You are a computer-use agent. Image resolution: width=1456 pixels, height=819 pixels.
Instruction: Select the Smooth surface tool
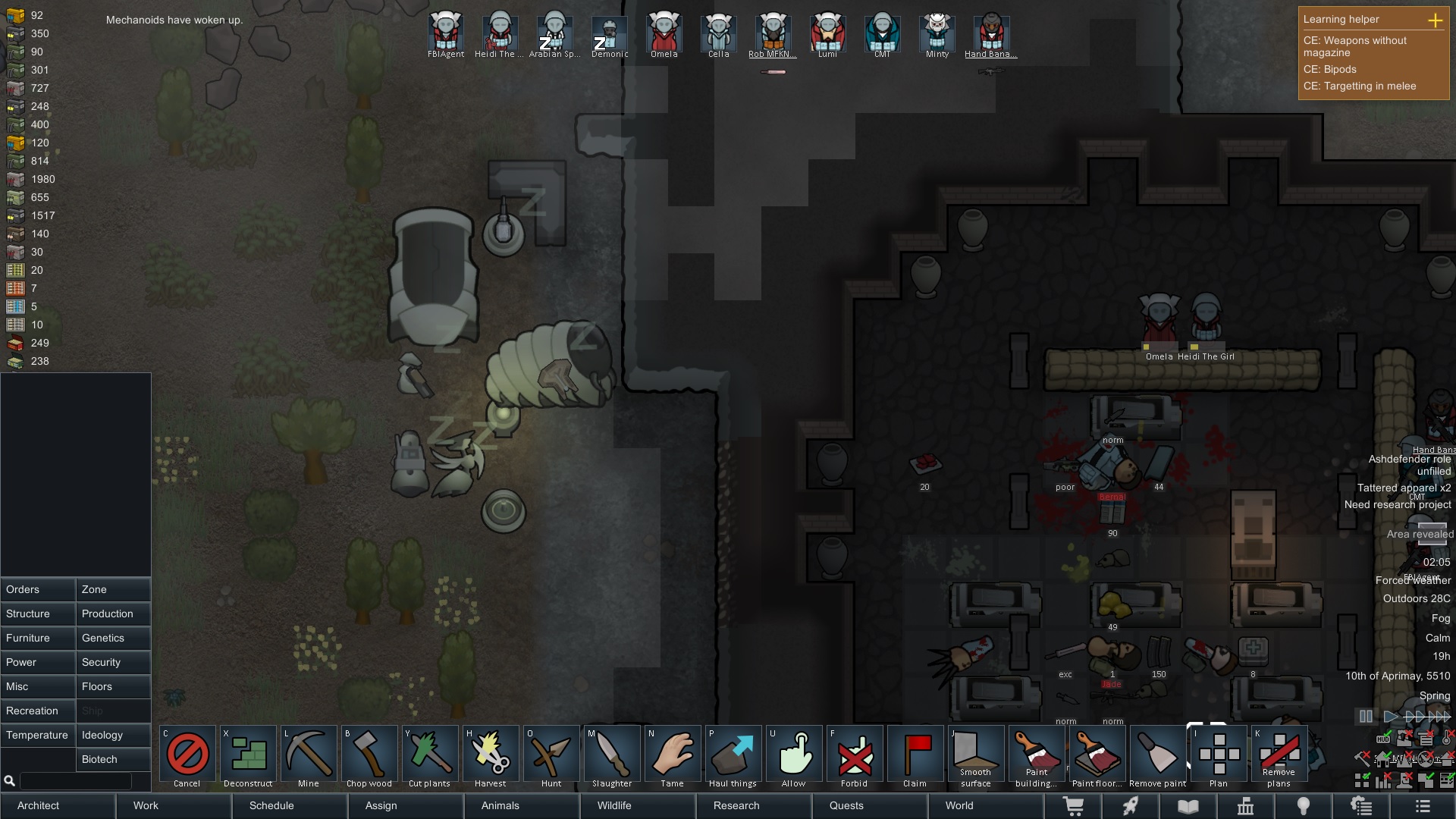click(x=975, y=754)
